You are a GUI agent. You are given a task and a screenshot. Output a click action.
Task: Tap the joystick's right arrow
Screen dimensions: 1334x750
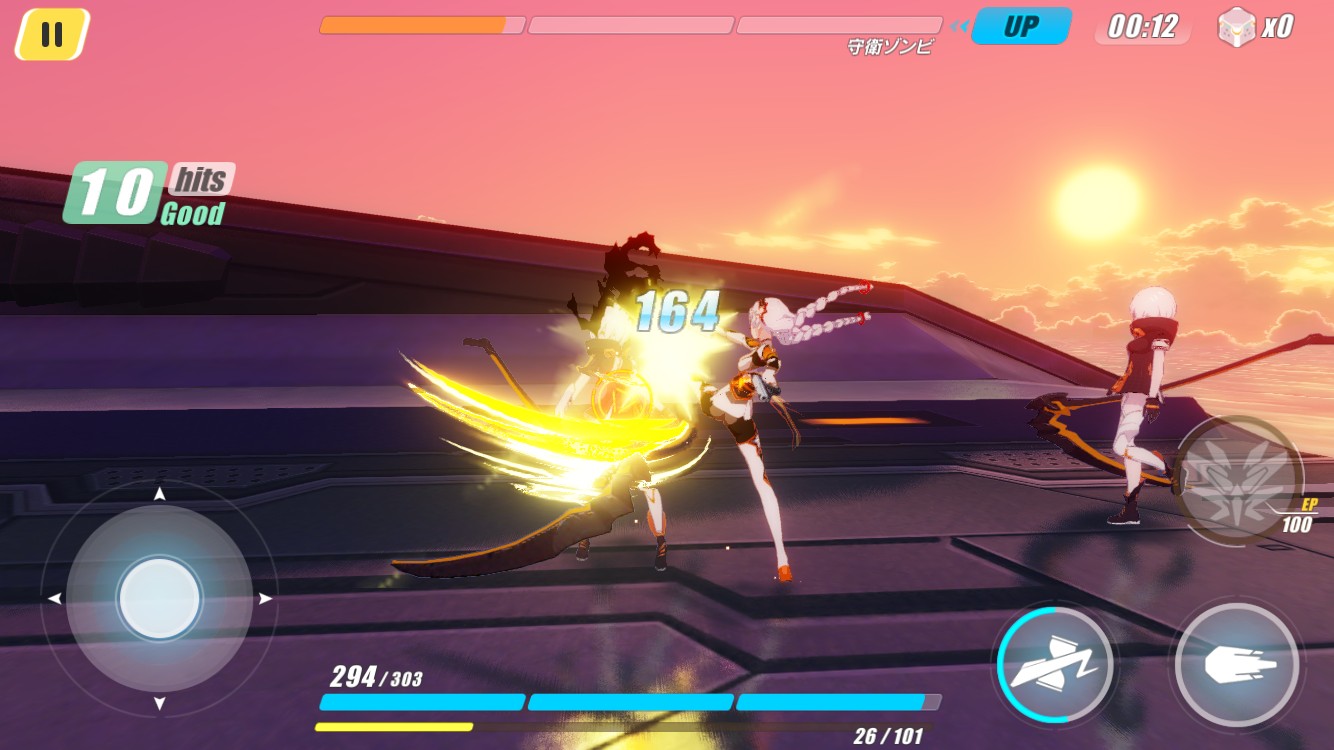266,599
